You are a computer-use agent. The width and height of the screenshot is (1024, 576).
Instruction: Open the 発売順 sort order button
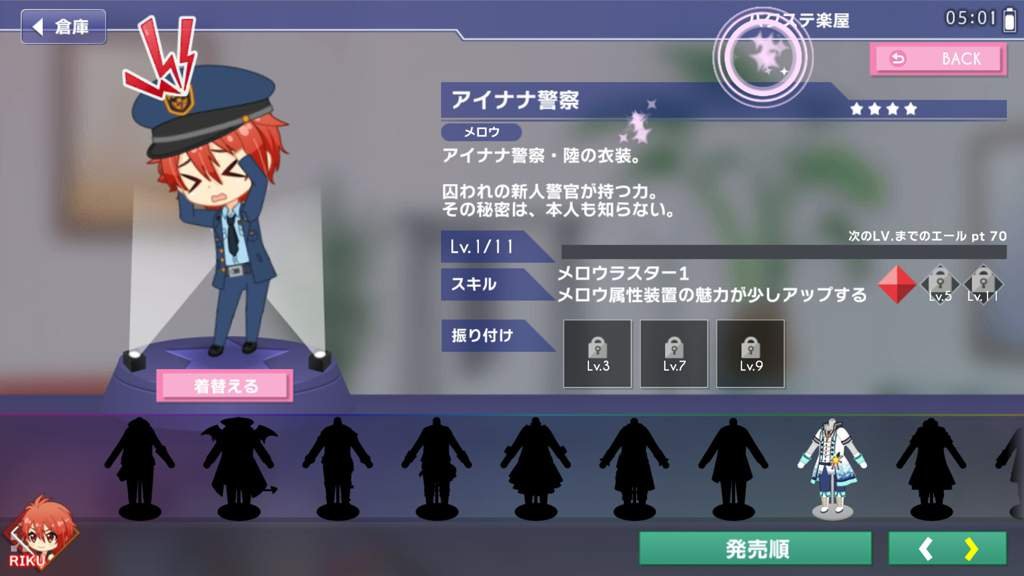click(756, 549)
